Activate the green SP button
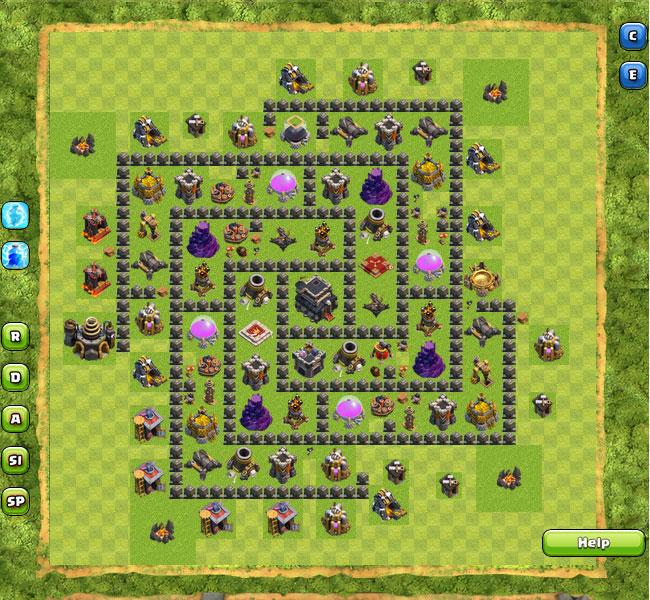 tap(16, 502)
